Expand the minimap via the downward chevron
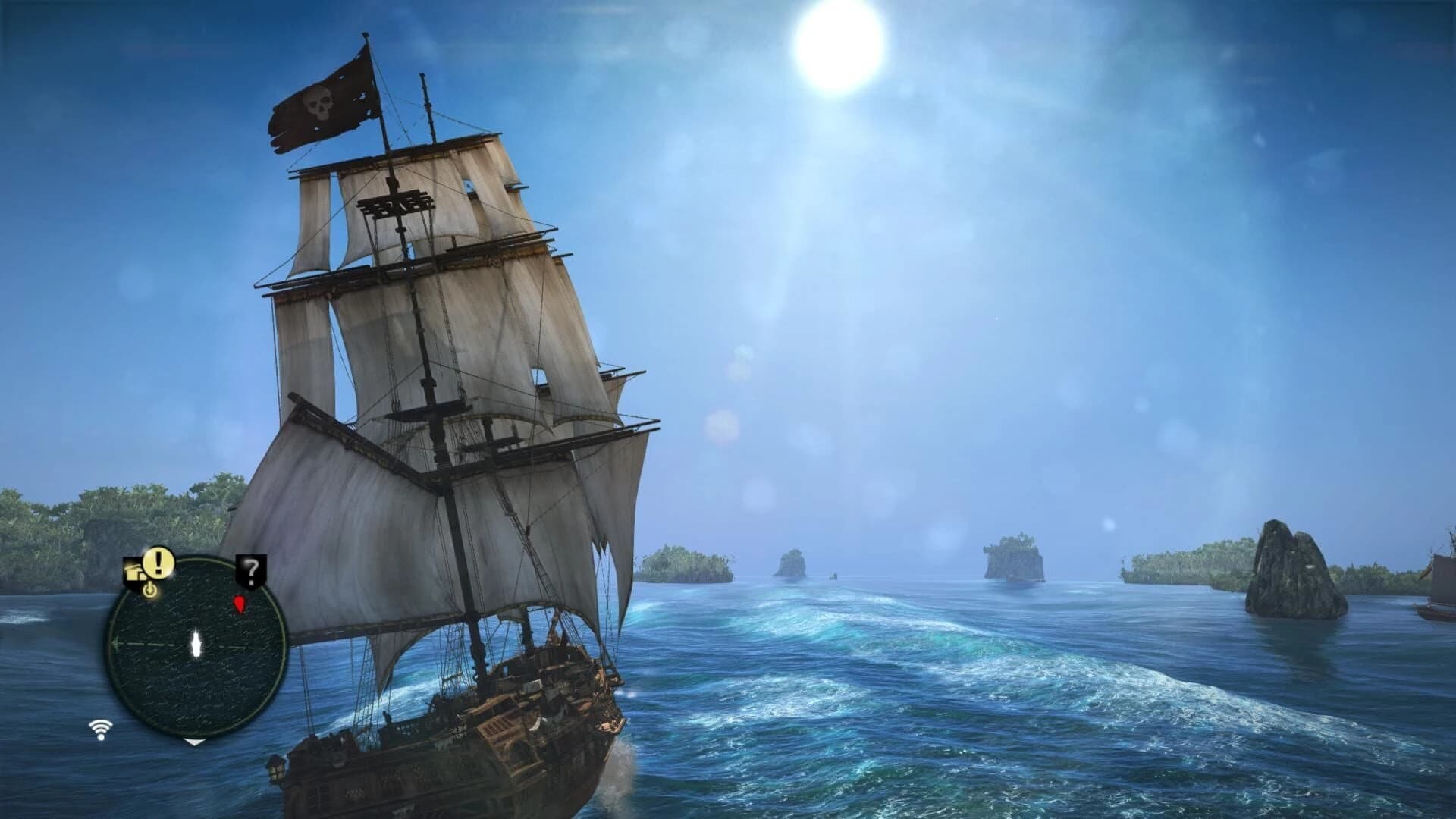Screen dimensions: 1456x819 (x=196, y=742)
